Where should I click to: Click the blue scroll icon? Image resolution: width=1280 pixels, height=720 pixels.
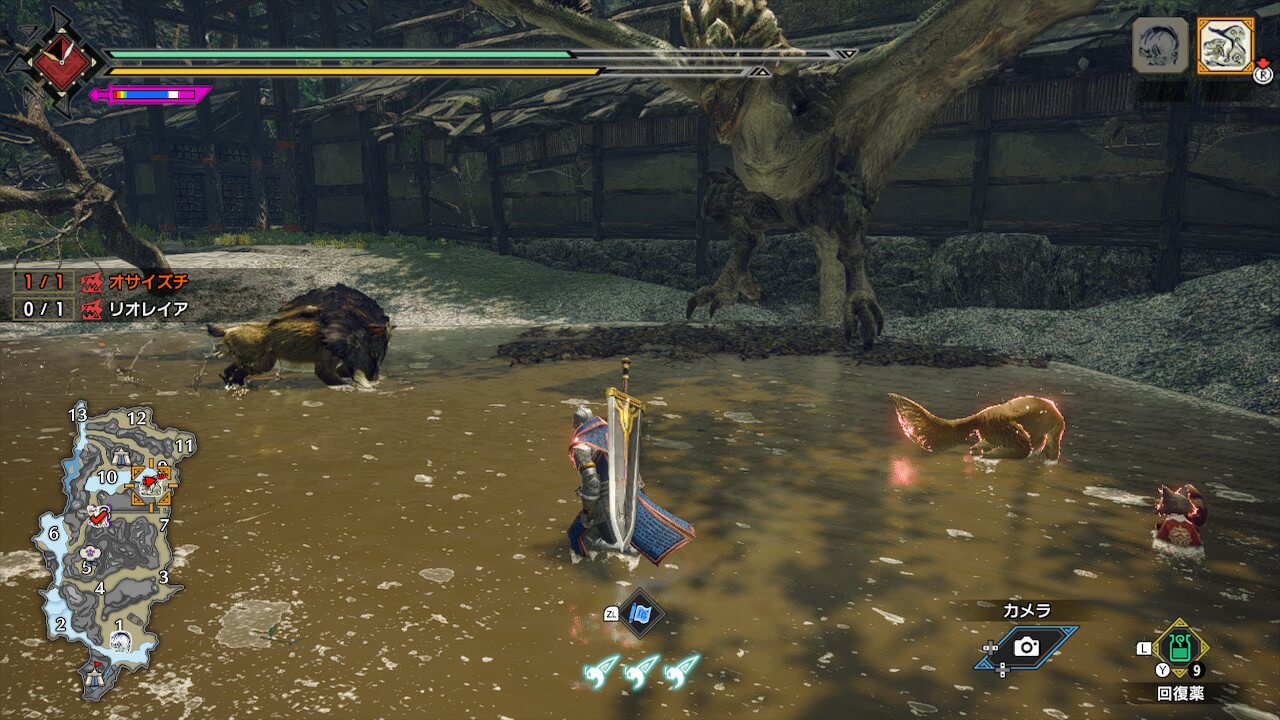640,613
